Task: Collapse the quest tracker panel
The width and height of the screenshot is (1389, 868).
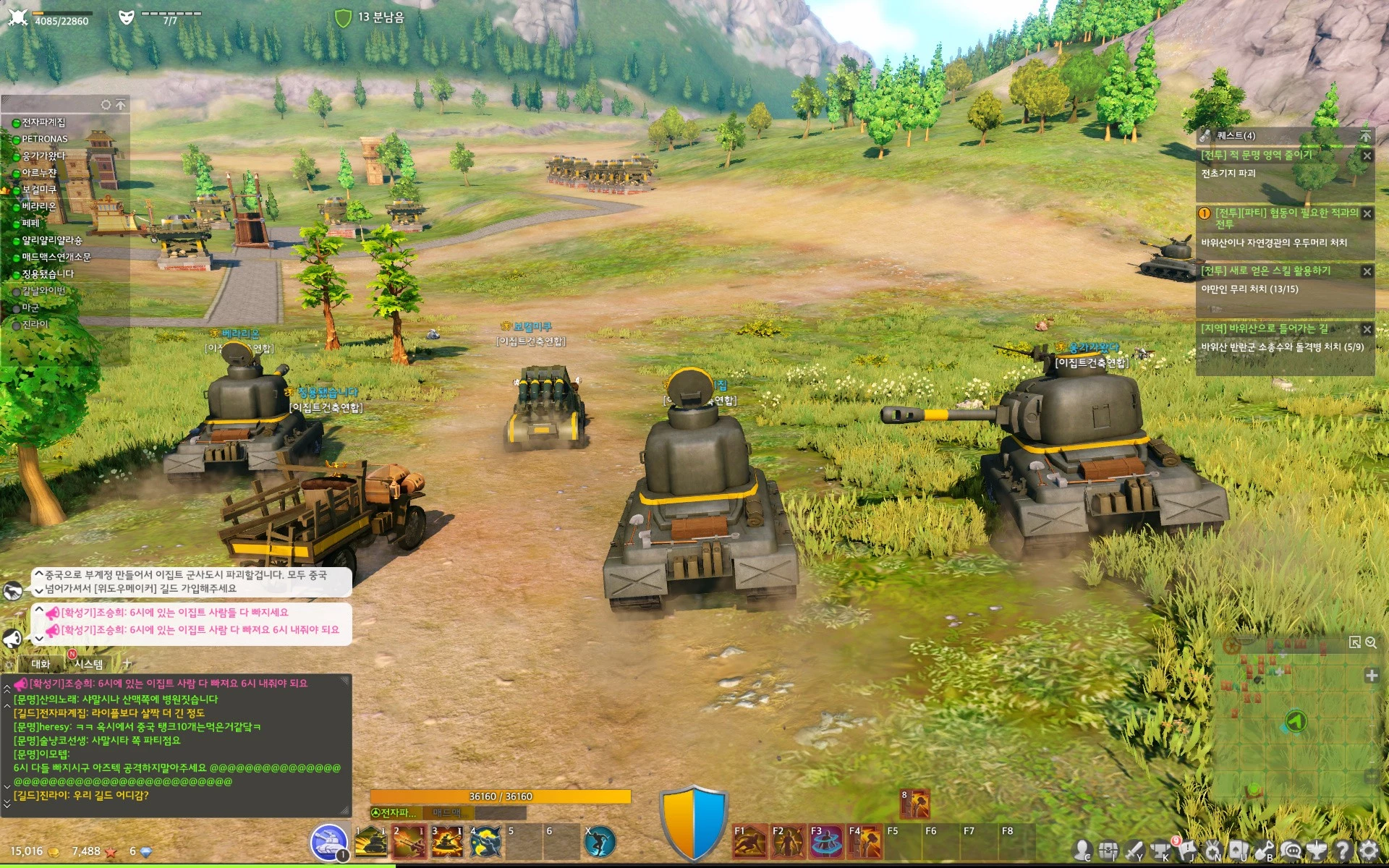Action: 1365,136
